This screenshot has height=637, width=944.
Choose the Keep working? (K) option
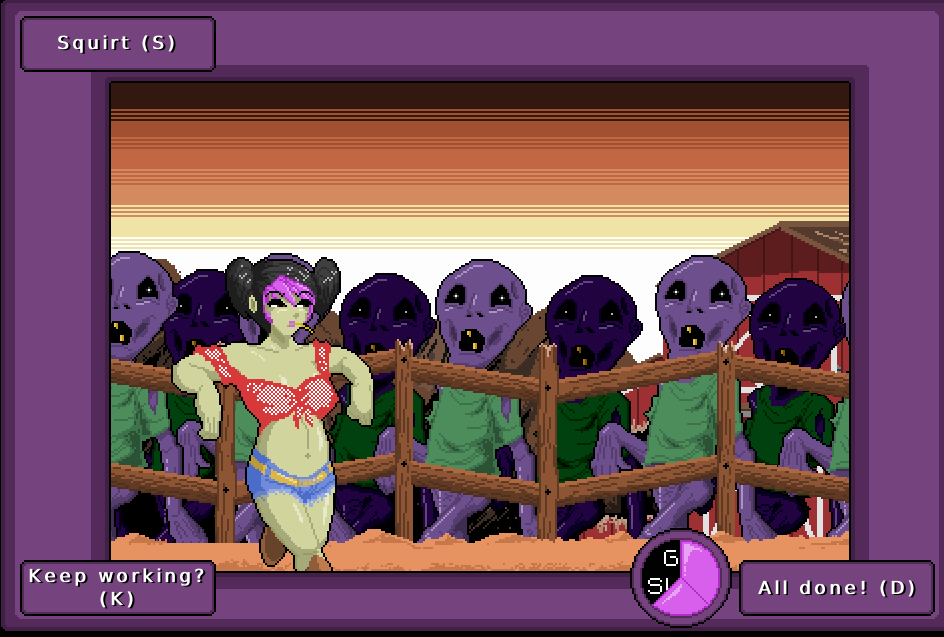[x=117, y=588]
